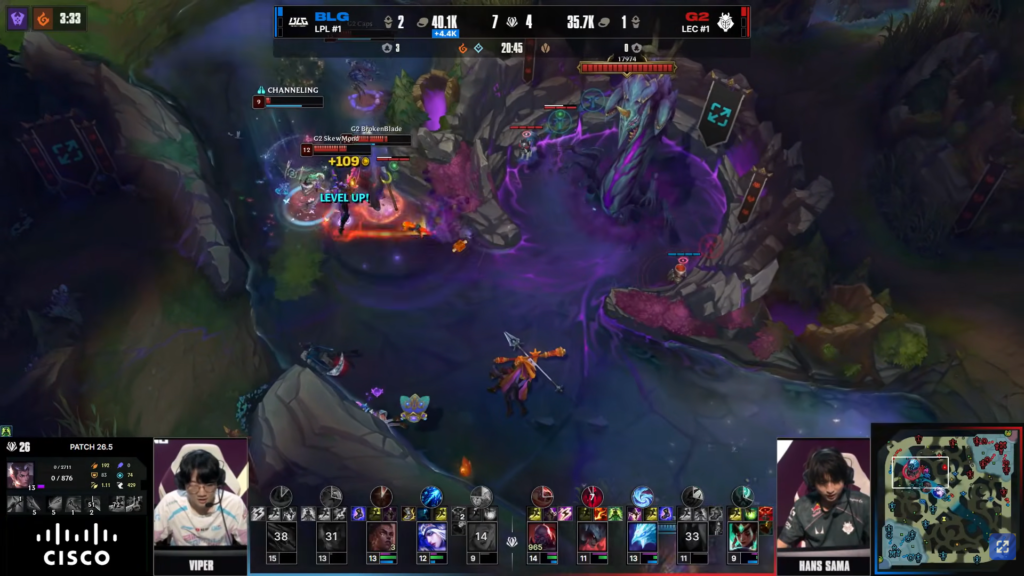1024x576 pixels.
Task: Pick the greyed portrait showing 33 respawn timer
Action: [692, 537]
